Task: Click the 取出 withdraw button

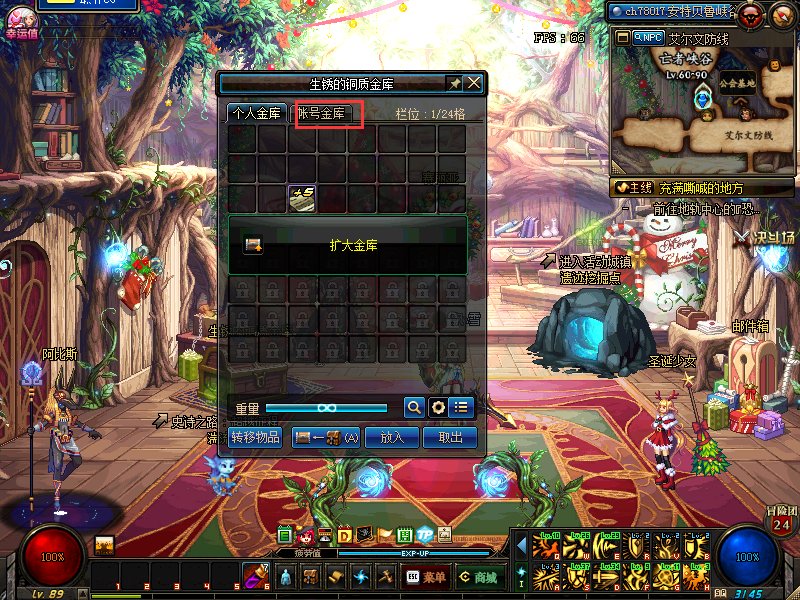Action: (x=450, y=437)
